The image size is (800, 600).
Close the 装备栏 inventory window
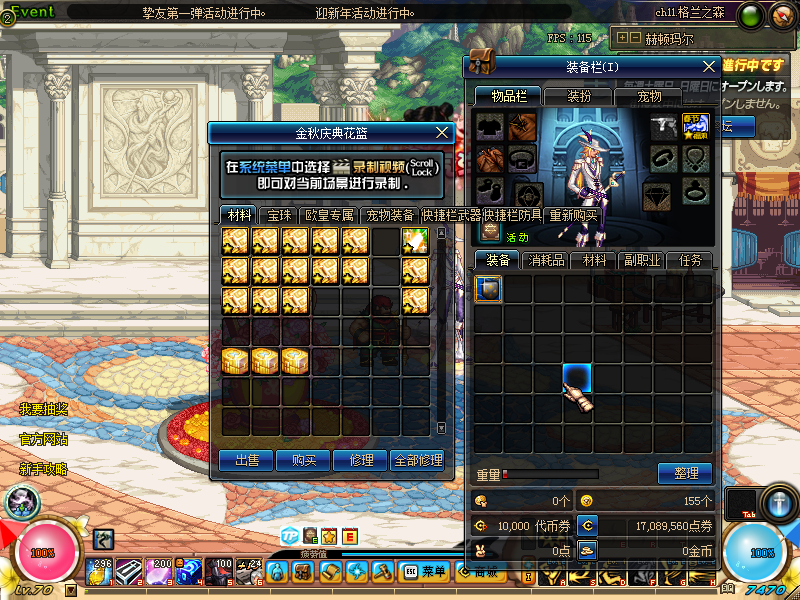pos(709,66)
